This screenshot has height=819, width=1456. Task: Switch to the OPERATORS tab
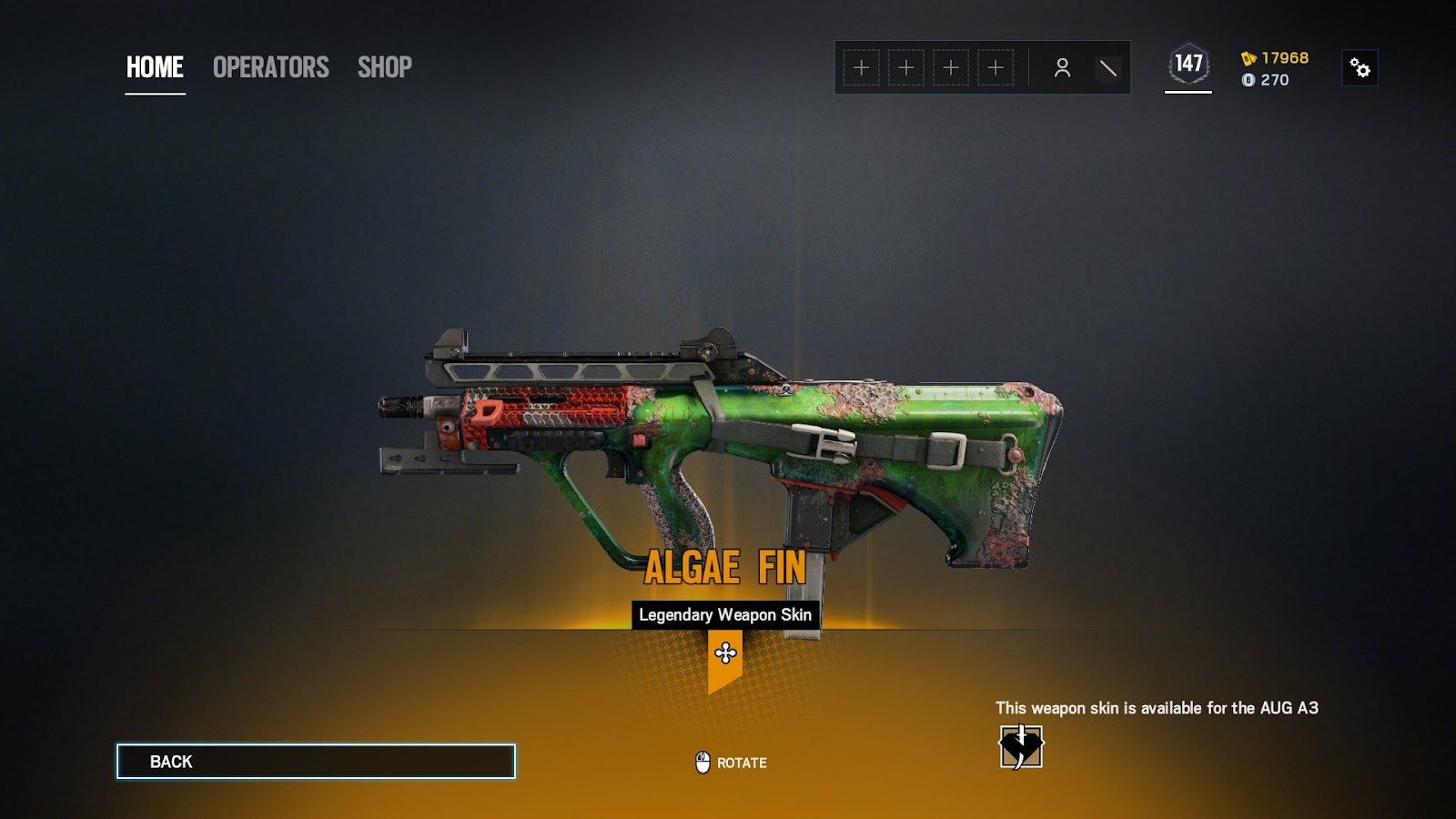(x=270, y=67)
